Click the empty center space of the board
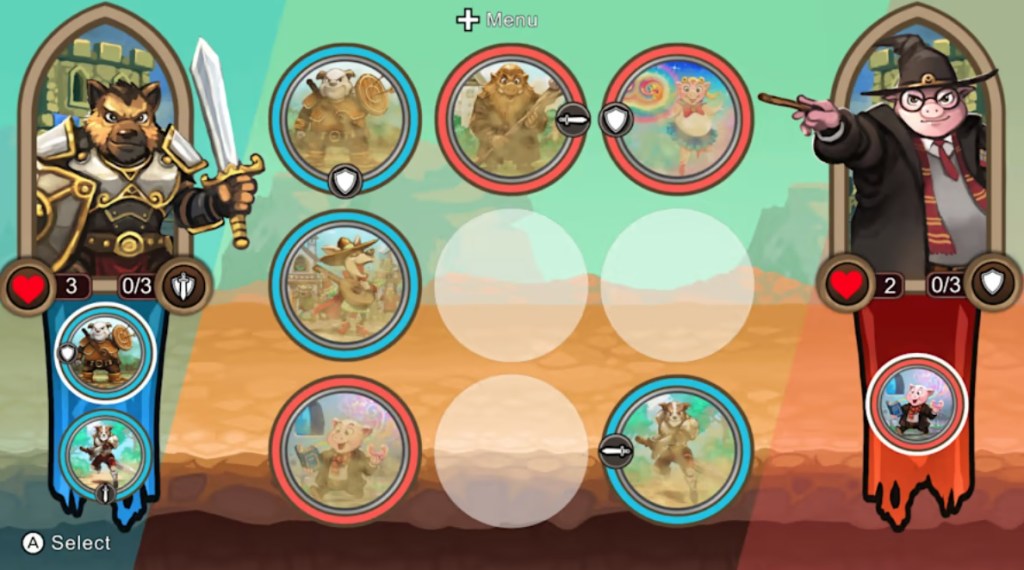This screenshot has height=570, width=1024. pyautogui.click(x=511, y=284)
